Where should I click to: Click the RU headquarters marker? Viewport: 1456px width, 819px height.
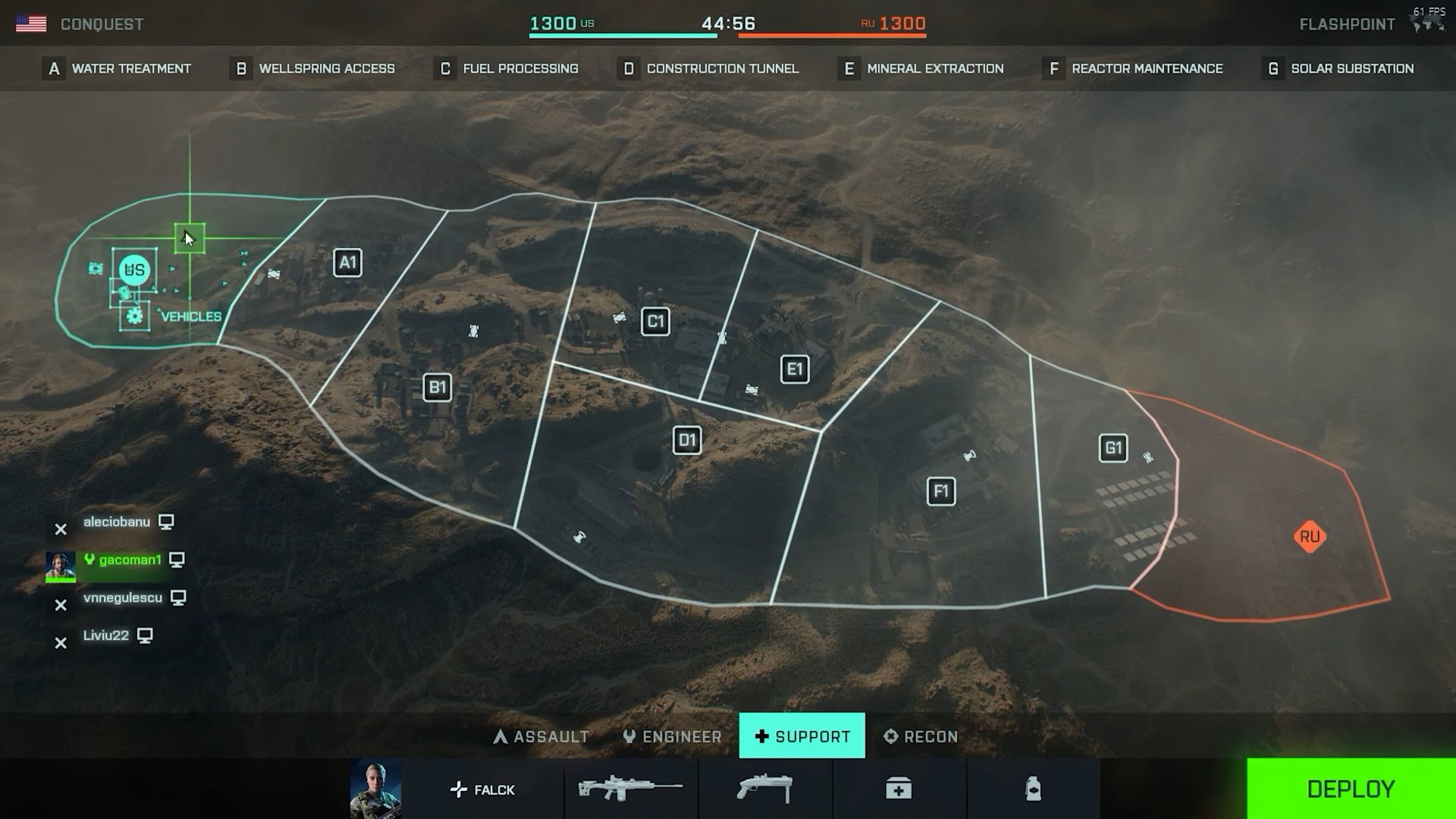[x=1310, y=537]
